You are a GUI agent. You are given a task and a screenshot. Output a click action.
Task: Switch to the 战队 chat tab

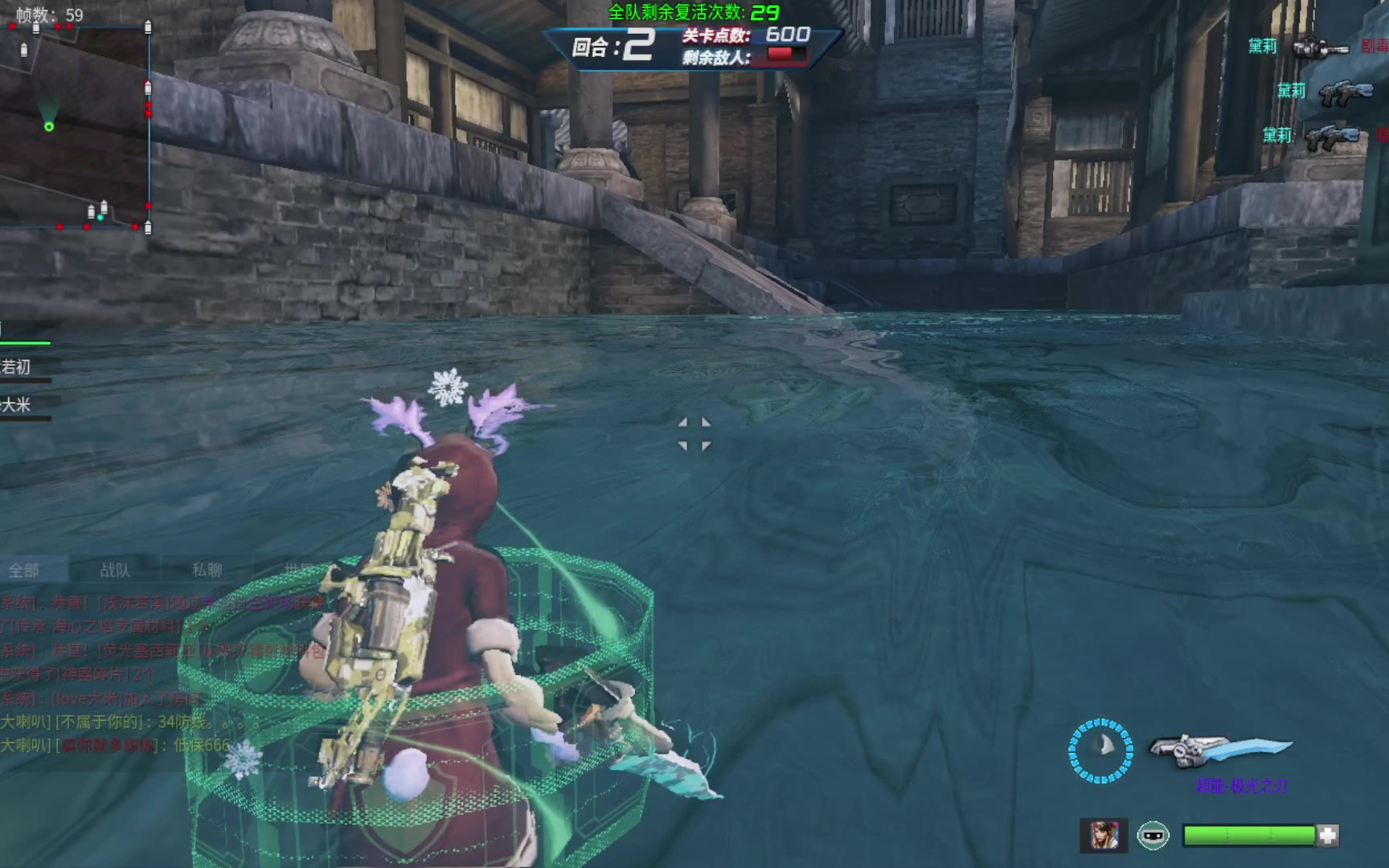(115, 570)
